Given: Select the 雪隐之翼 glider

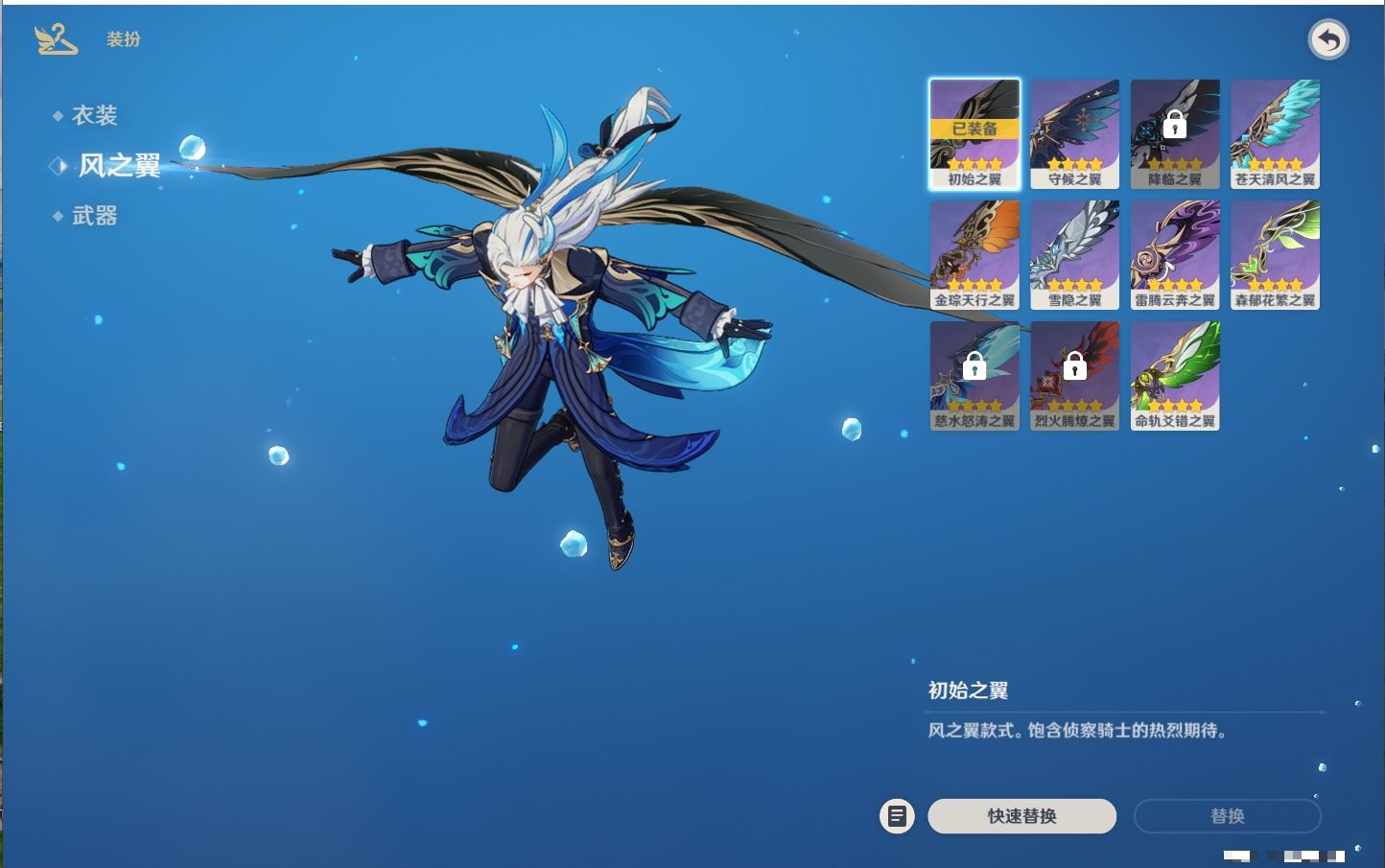Looking at the screenshot, I should [1074, 254].
